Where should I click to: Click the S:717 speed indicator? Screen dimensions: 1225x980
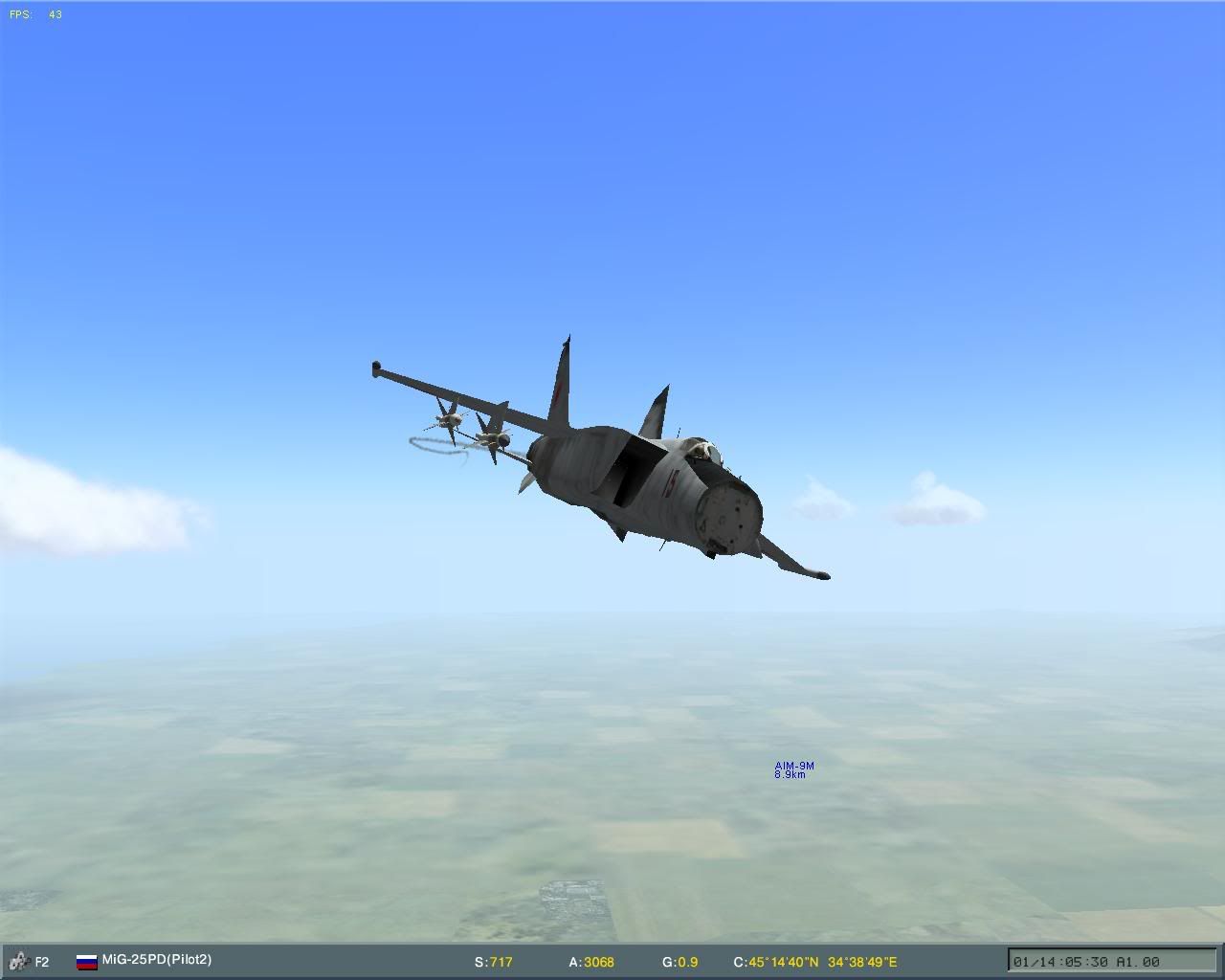pos(493,962)
